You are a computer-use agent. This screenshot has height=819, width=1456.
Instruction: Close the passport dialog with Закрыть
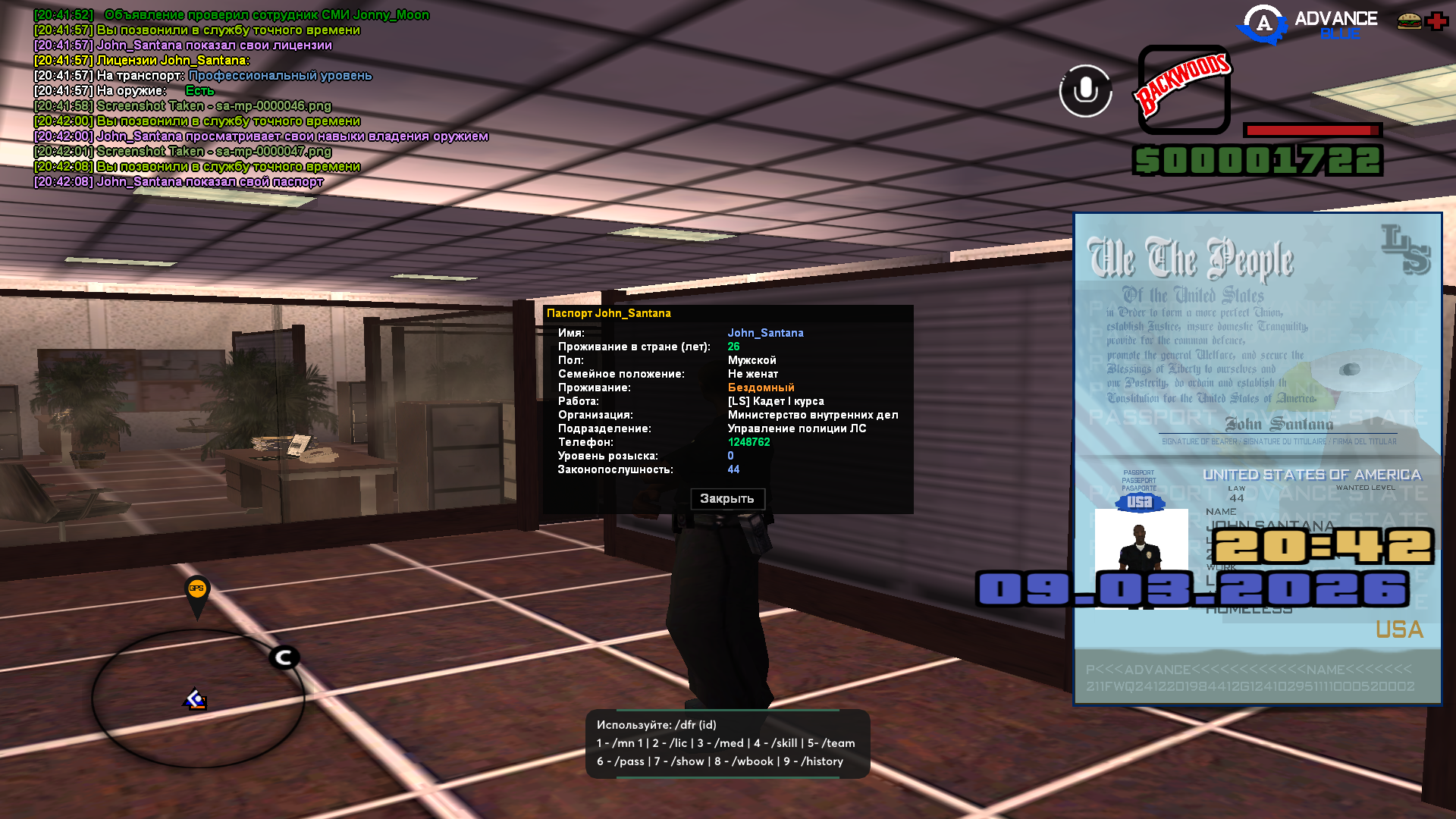click(726, 499)
